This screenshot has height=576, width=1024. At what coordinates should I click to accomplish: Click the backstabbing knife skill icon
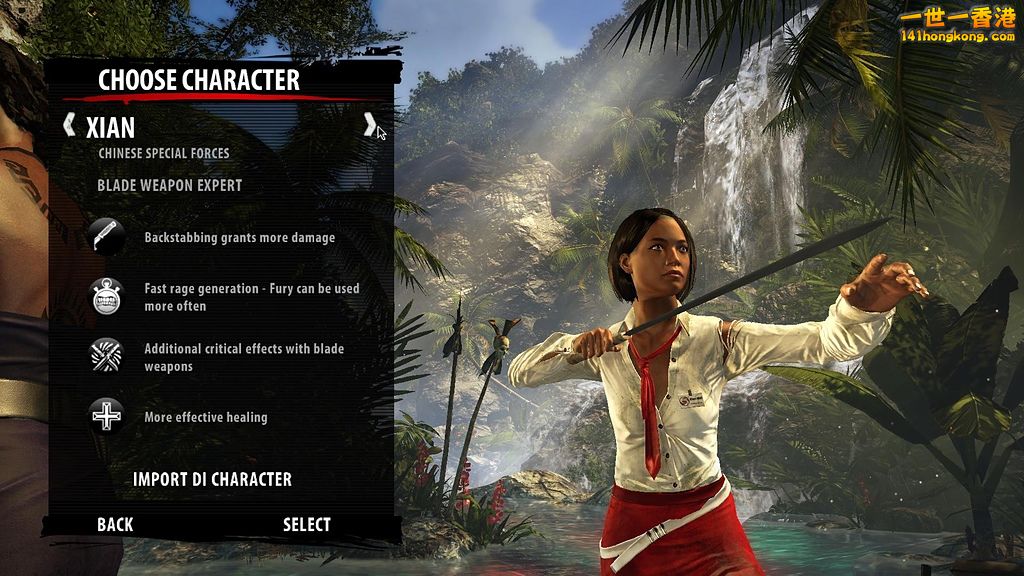coord(107,238)
